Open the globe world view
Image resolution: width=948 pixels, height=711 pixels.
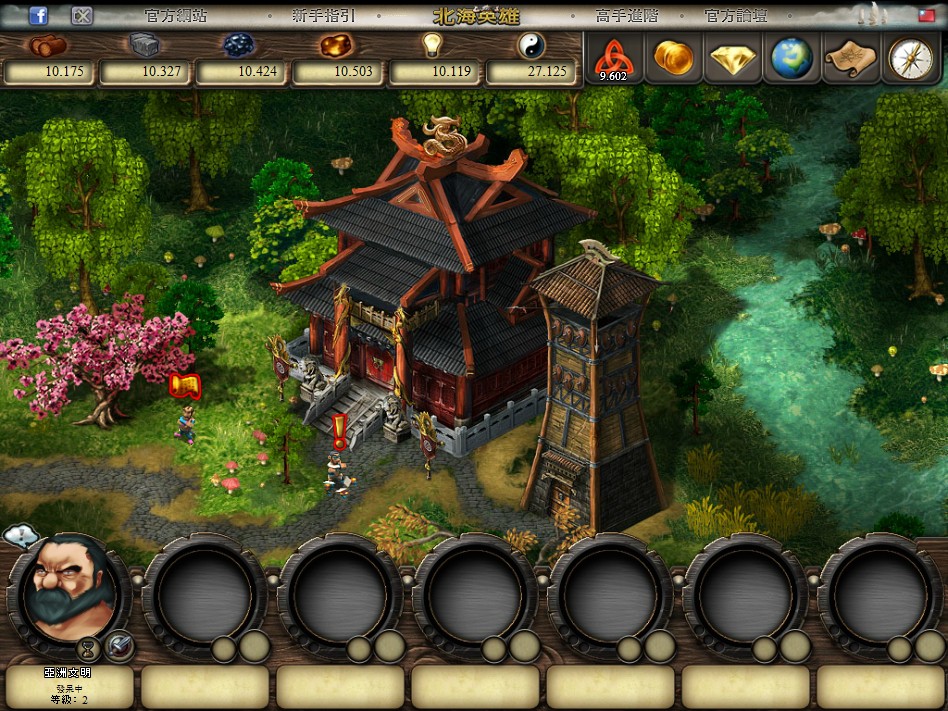point(791,58)
